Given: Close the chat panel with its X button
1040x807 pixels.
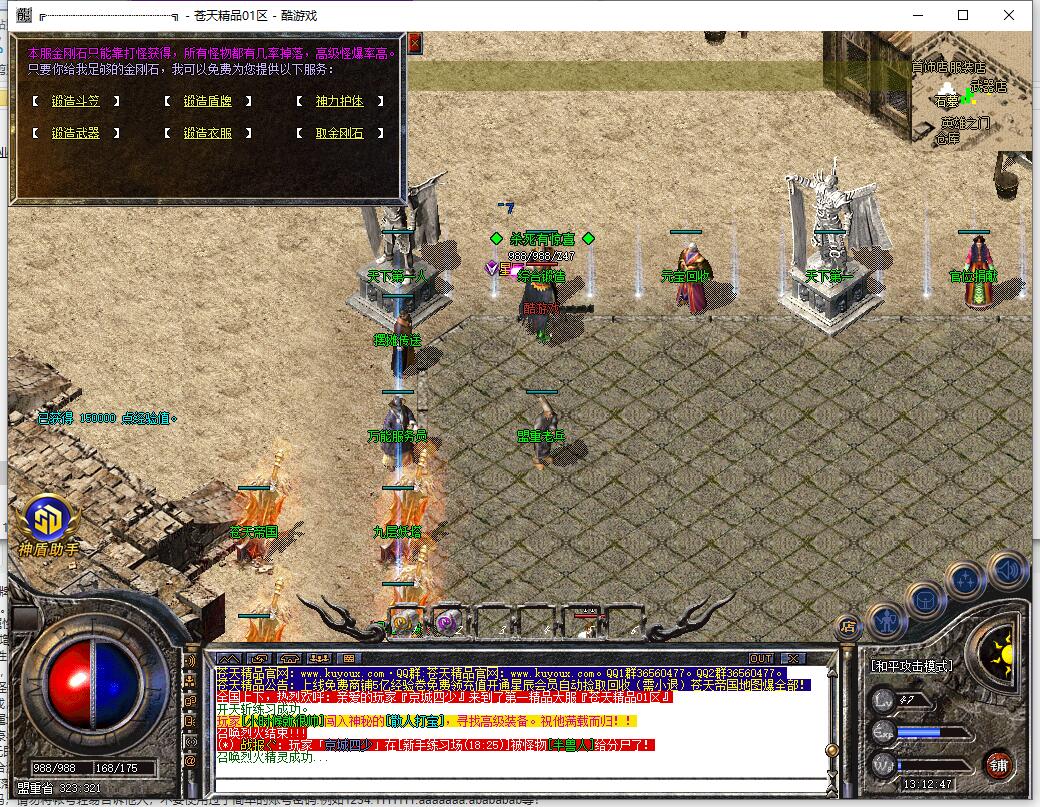Looking at the screenshot, I should 793,658.
